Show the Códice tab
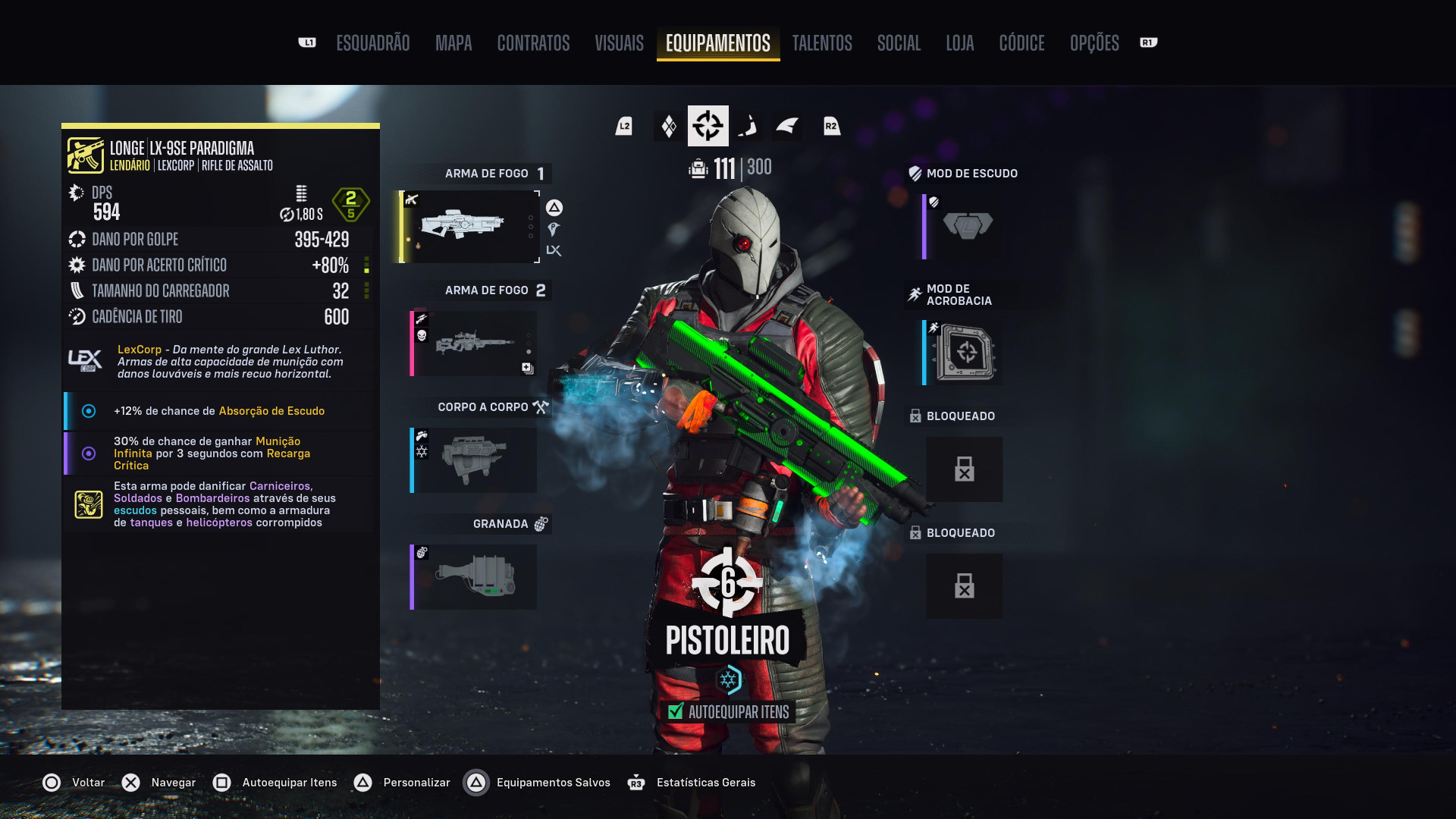This screenshot has height=819, width=1456. point(1021,43)
